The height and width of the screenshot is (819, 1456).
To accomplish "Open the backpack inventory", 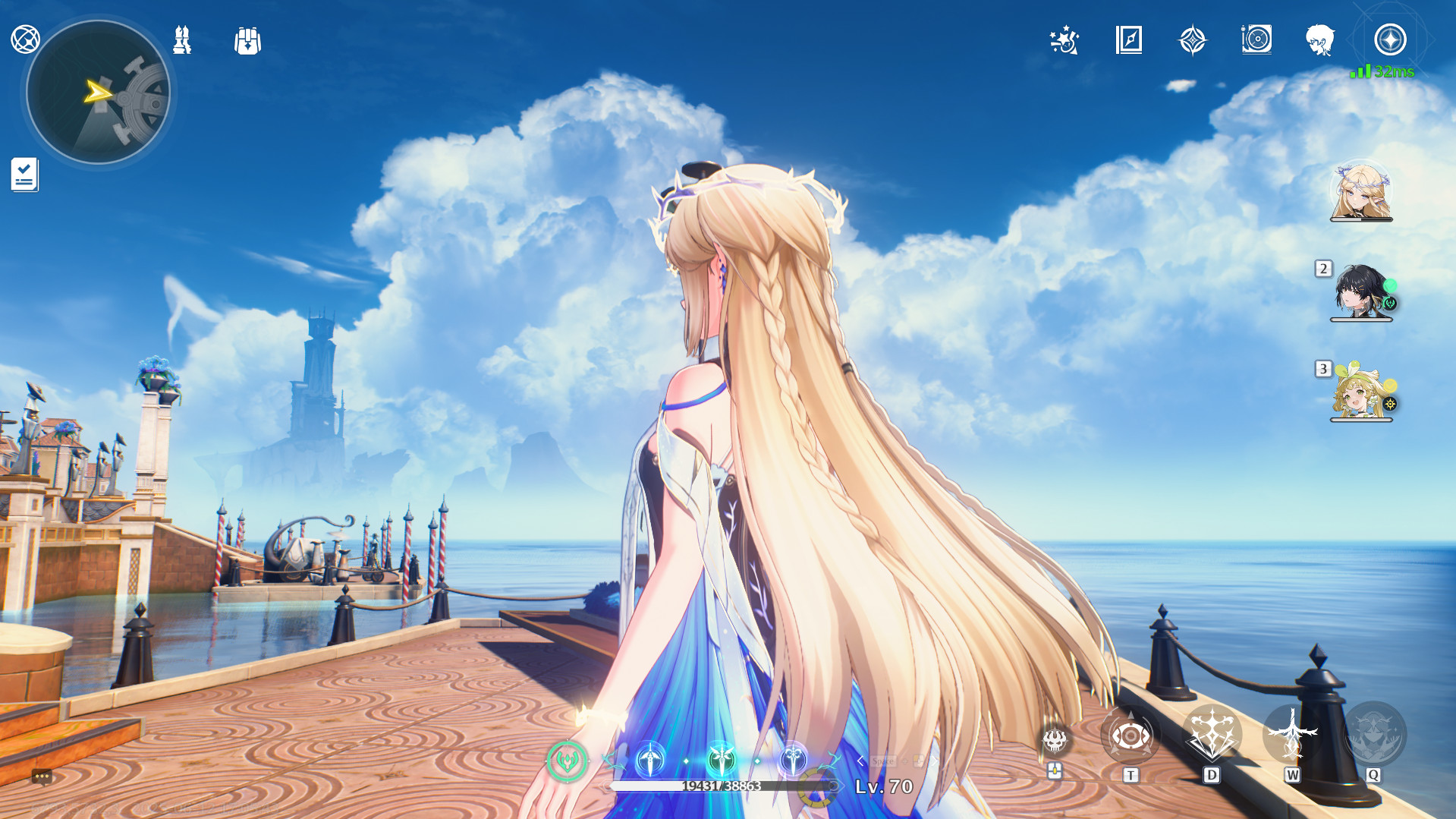I will 248,42.
